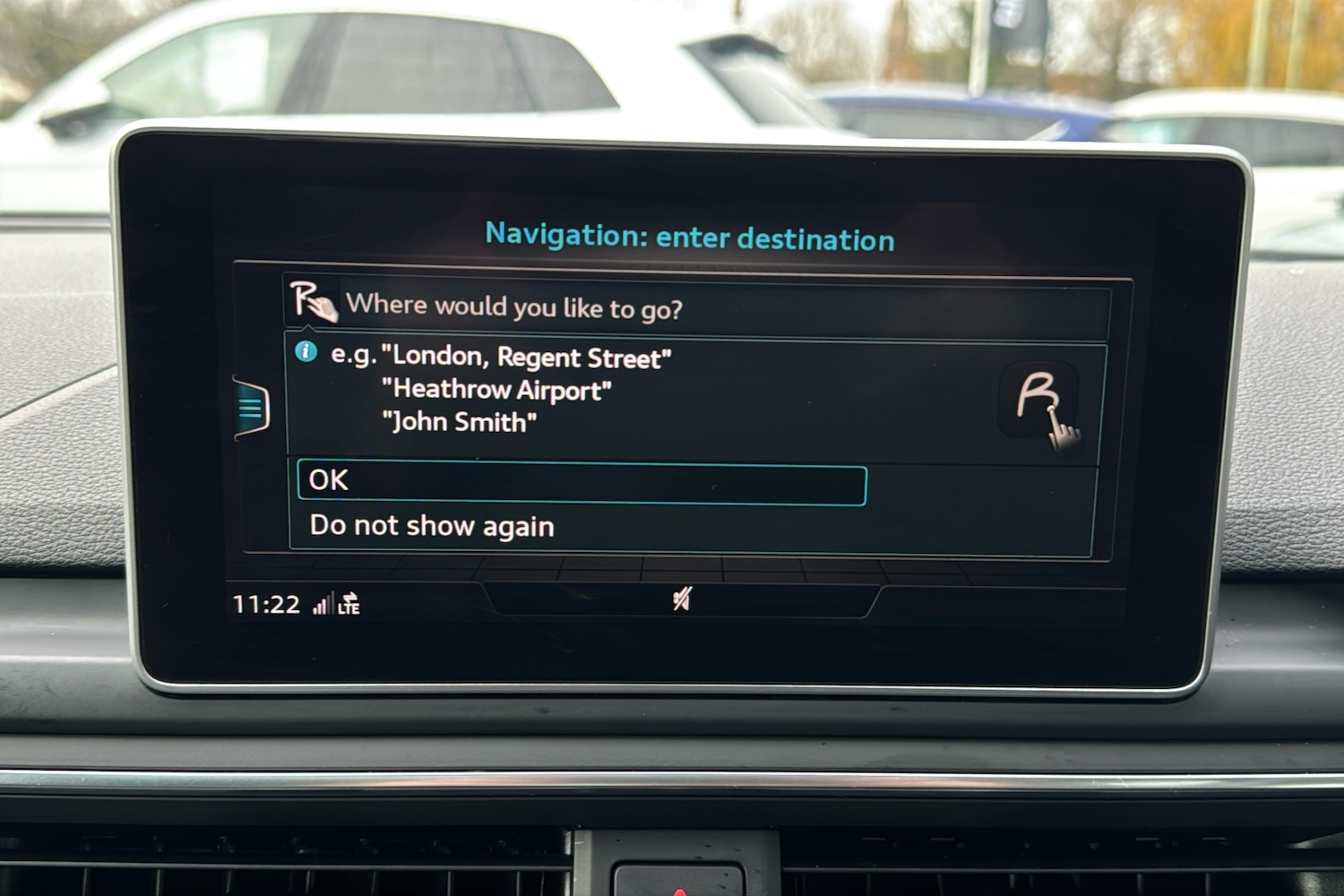Toggle the muted speaker icon
This screenshot has width=1344, height=896.
tap(682, 599)
